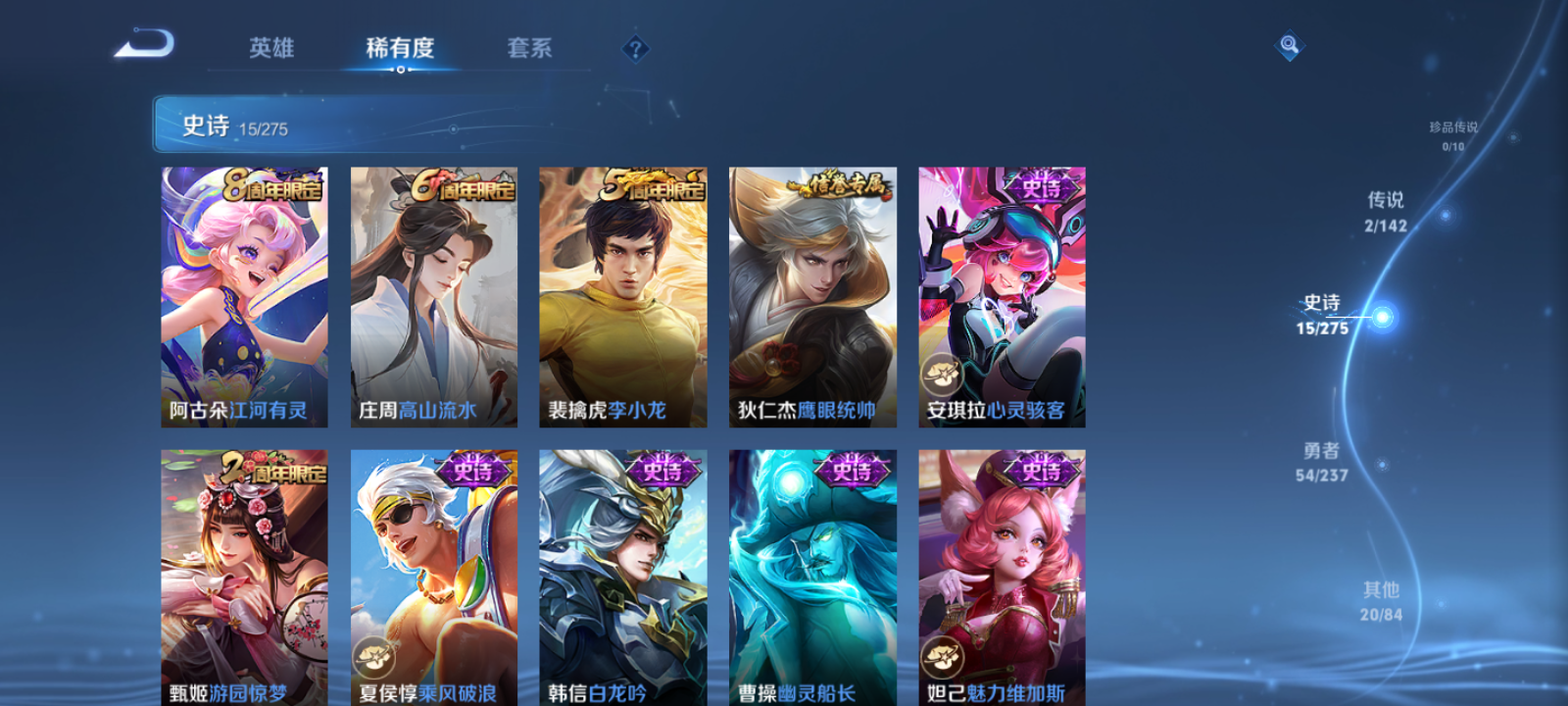Switch to the 套系 tab
1568x706 pixels.
527,48
